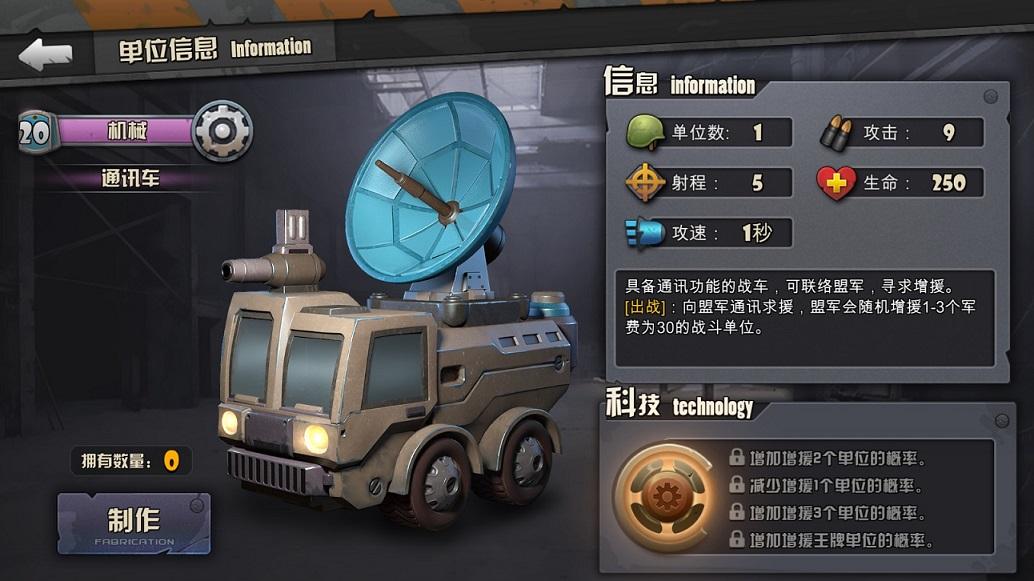
Task: Open the orange gear technology emblem
Action: coord(663,497)
